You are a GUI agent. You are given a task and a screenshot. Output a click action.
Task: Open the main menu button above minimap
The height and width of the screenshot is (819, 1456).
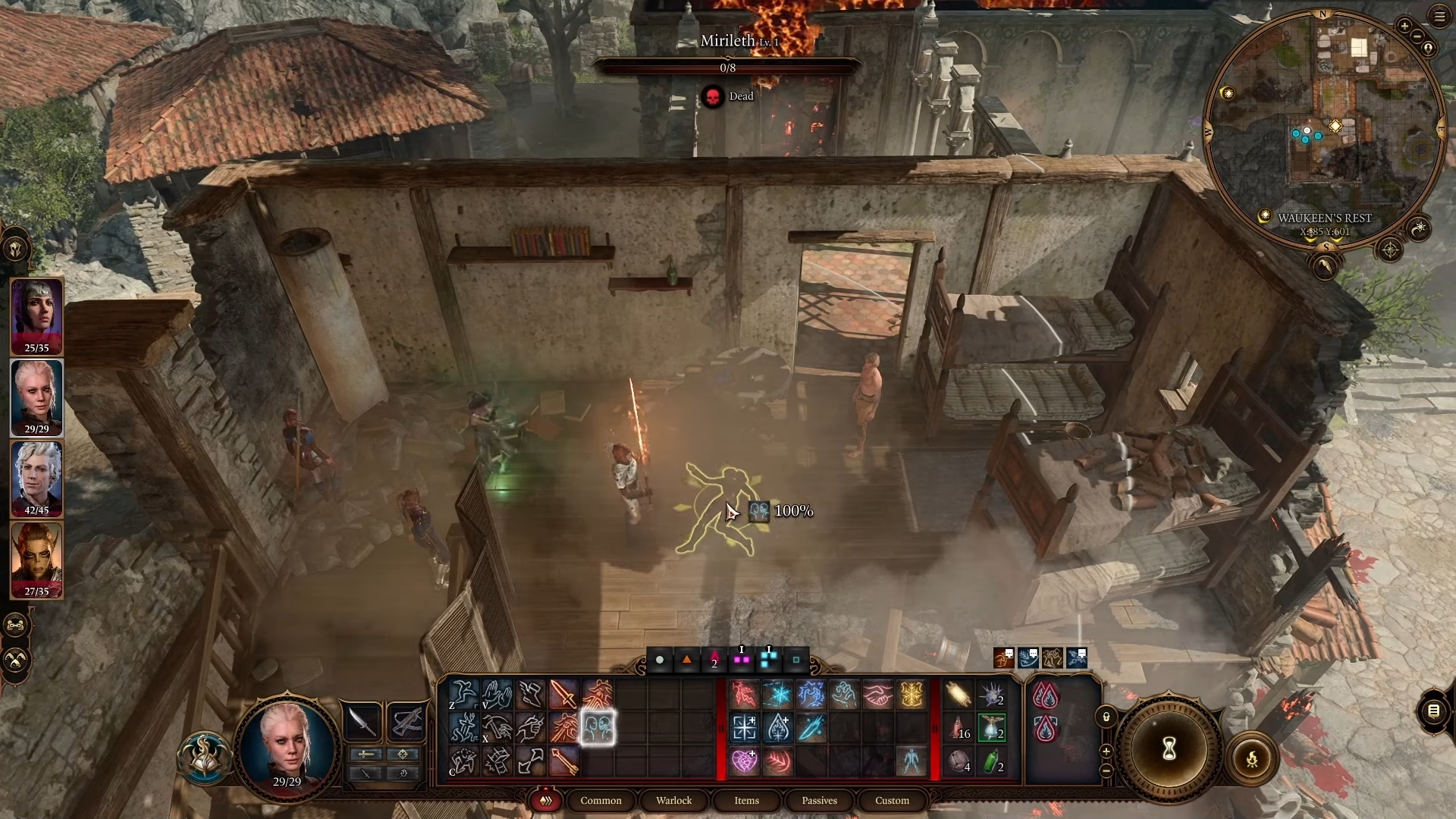click(x=1439, y=17)
